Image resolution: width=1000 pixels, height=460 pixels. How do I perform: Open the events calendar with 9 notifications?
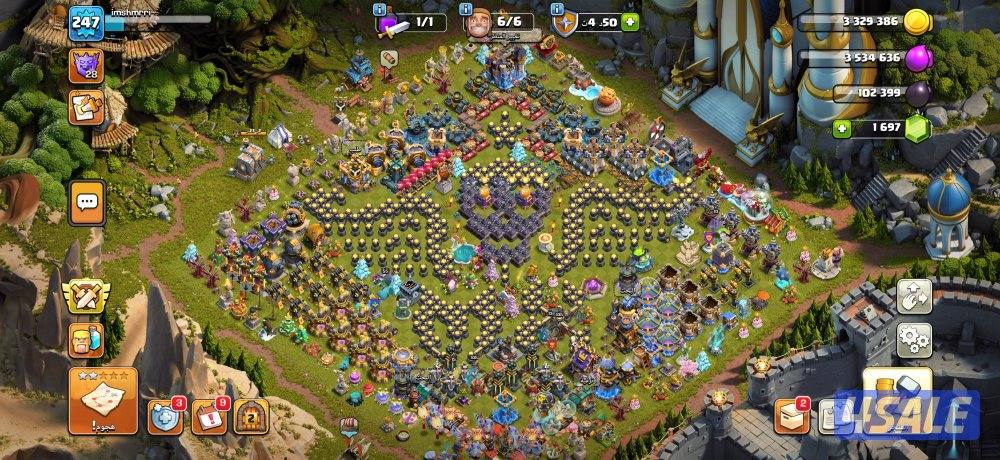point(208,416)
